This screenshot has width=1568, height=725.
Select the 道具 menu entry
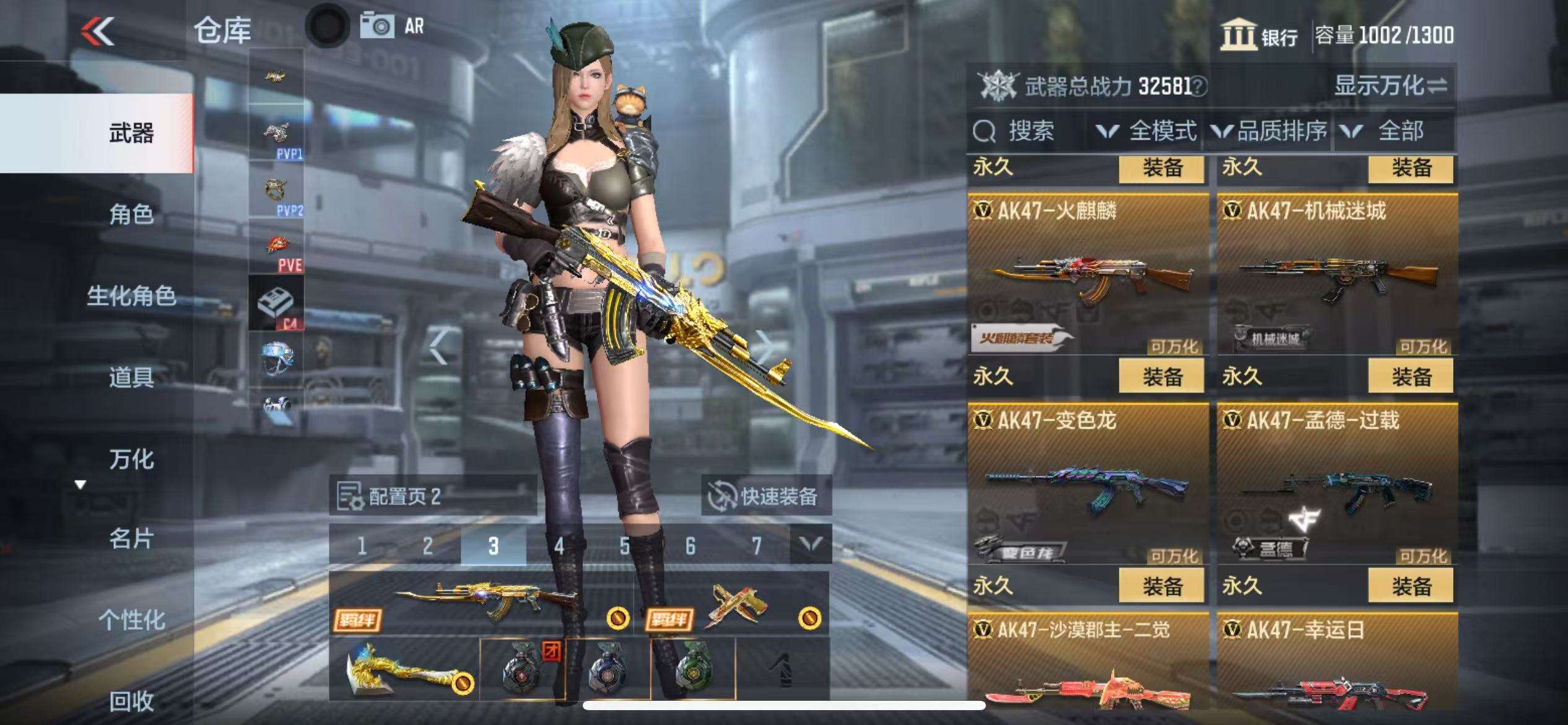pos(131,377)
